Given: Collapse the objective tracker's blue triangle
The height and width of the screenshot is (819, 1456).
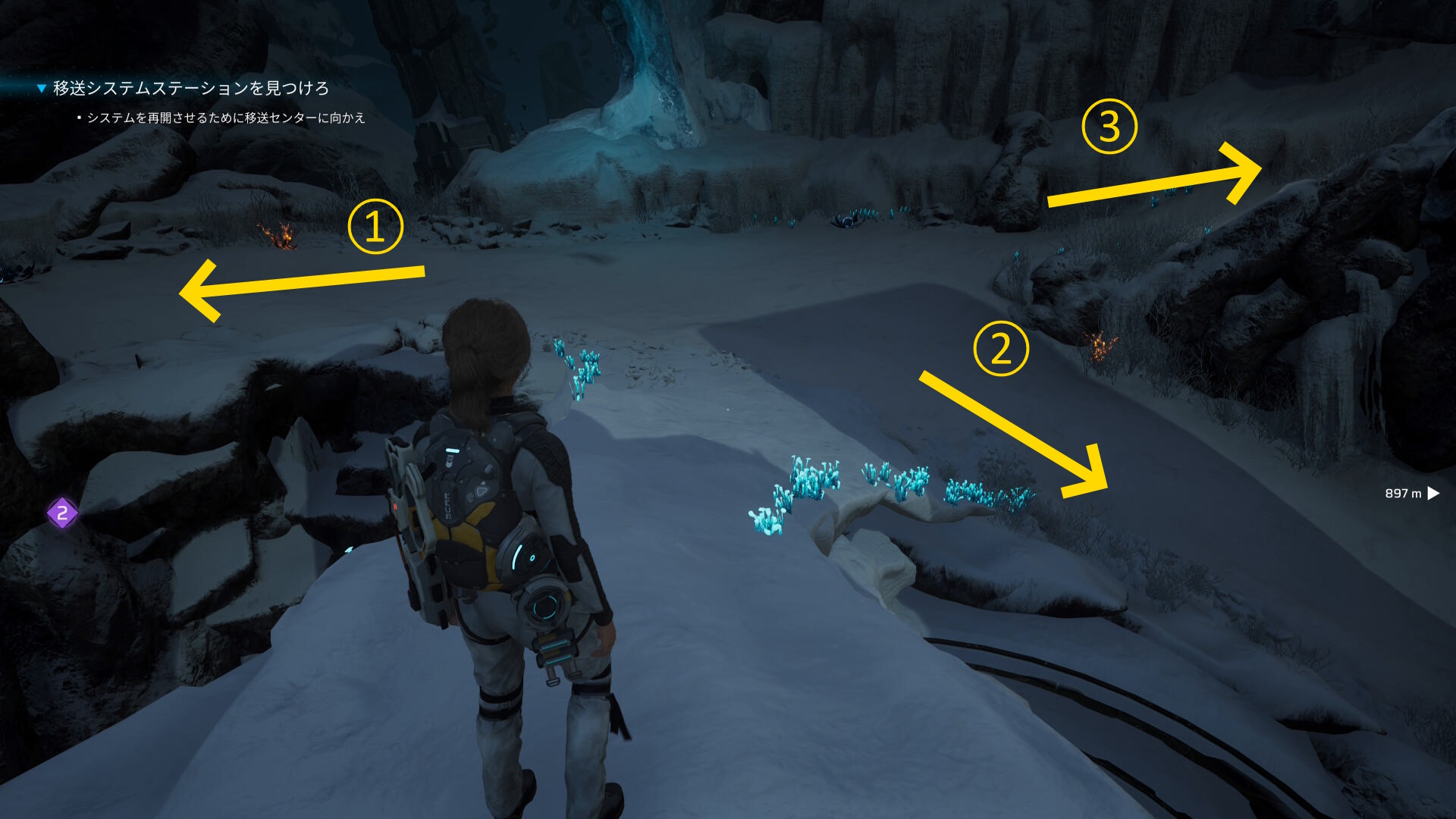Looking at the screenshot, I should (x=42, y=89).
